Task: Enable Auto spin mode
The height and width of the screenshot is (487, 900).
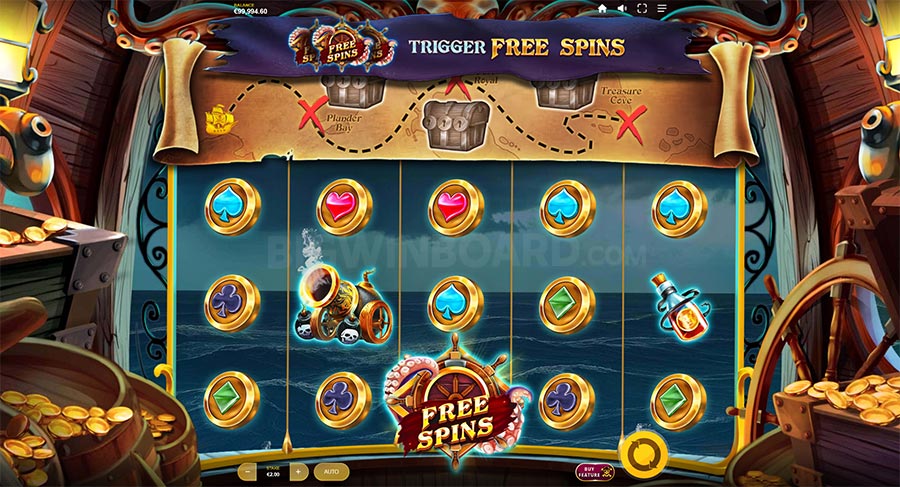Action: [x=332, y=470]
